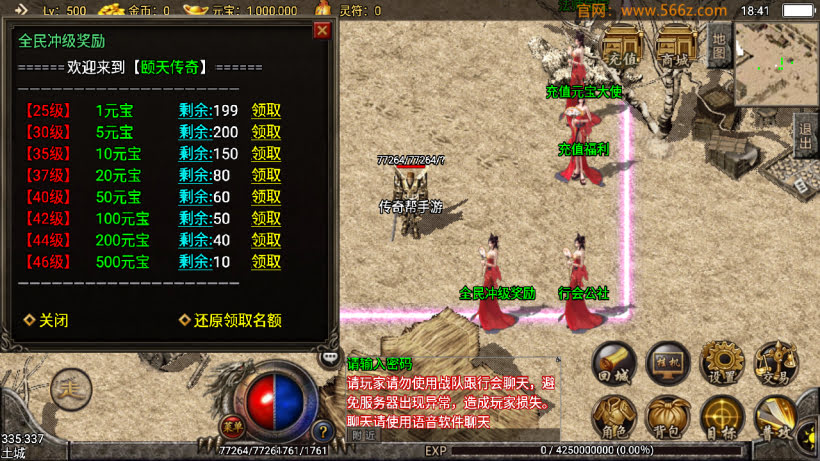Claim the 25级 1元宝 reward
This screenshot has height=461, width=820.
pyautogui.click(x=266, y=110)
